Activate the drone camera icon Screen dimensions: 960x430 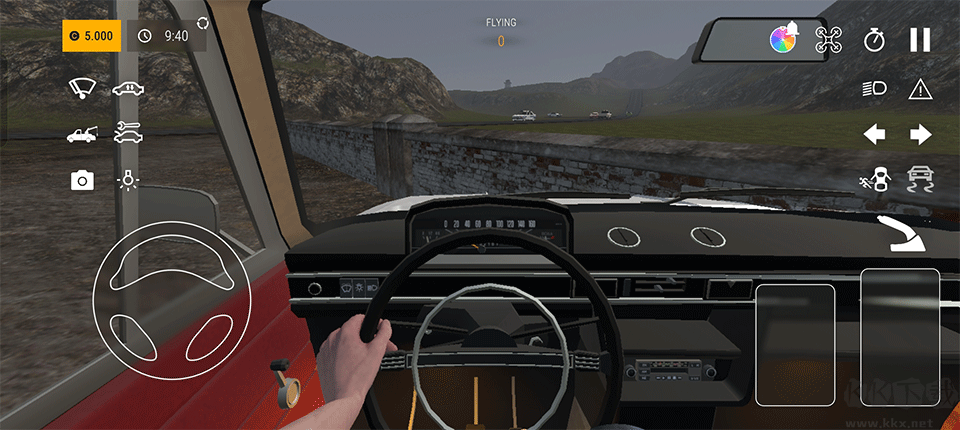[x=829, y=40]
